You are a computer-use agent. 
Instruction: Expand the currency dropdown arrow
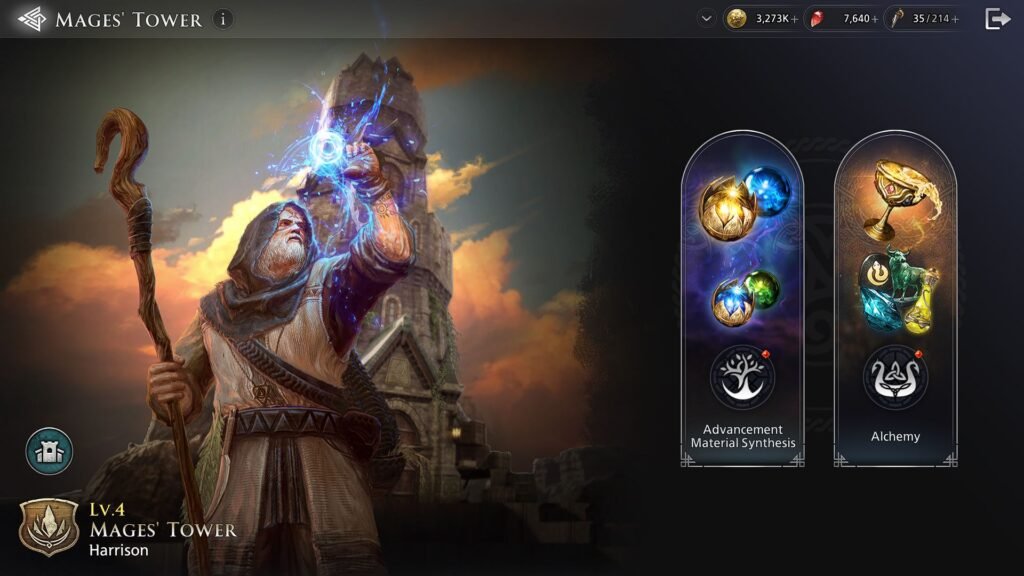707,18
